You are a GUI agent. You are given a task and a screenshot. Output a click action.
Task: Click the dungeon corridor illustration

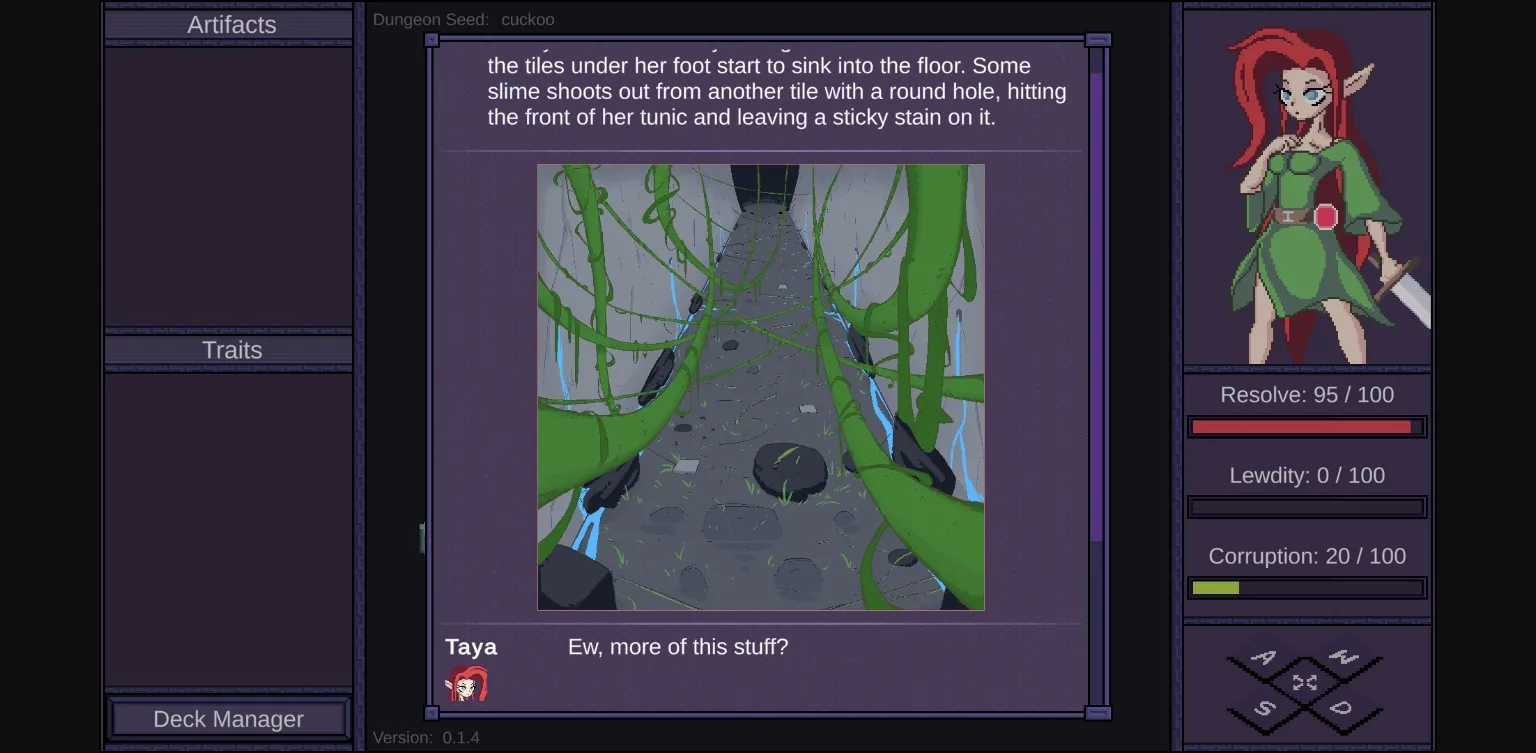point(761,386)
